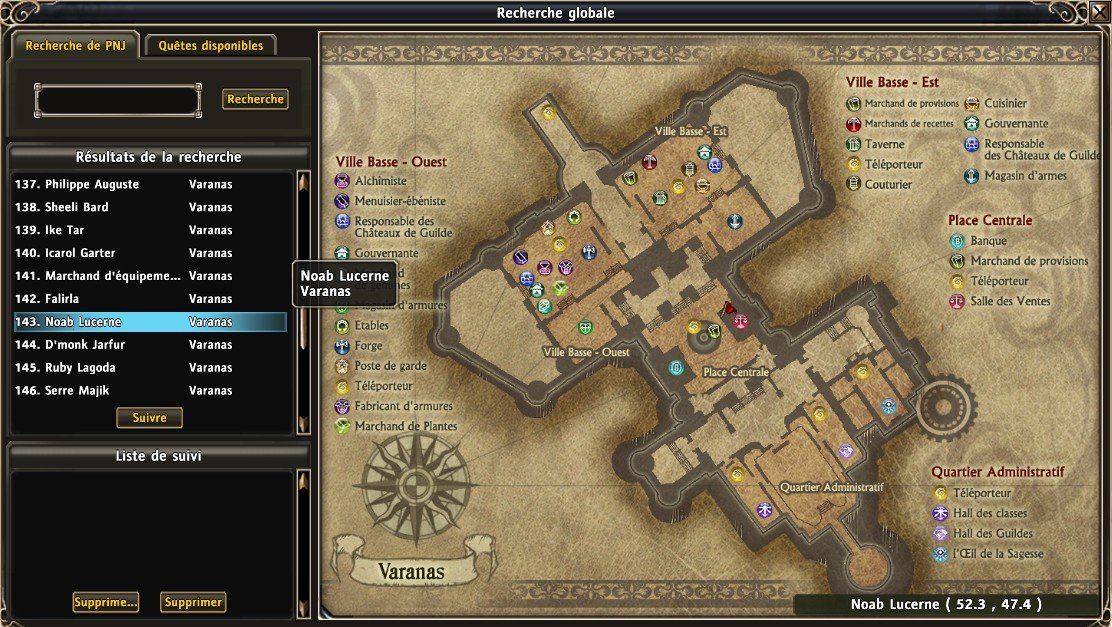Choose the Sheeli Bard result row
This screenshot has width=1112, height=627.
tap(150, 207)
